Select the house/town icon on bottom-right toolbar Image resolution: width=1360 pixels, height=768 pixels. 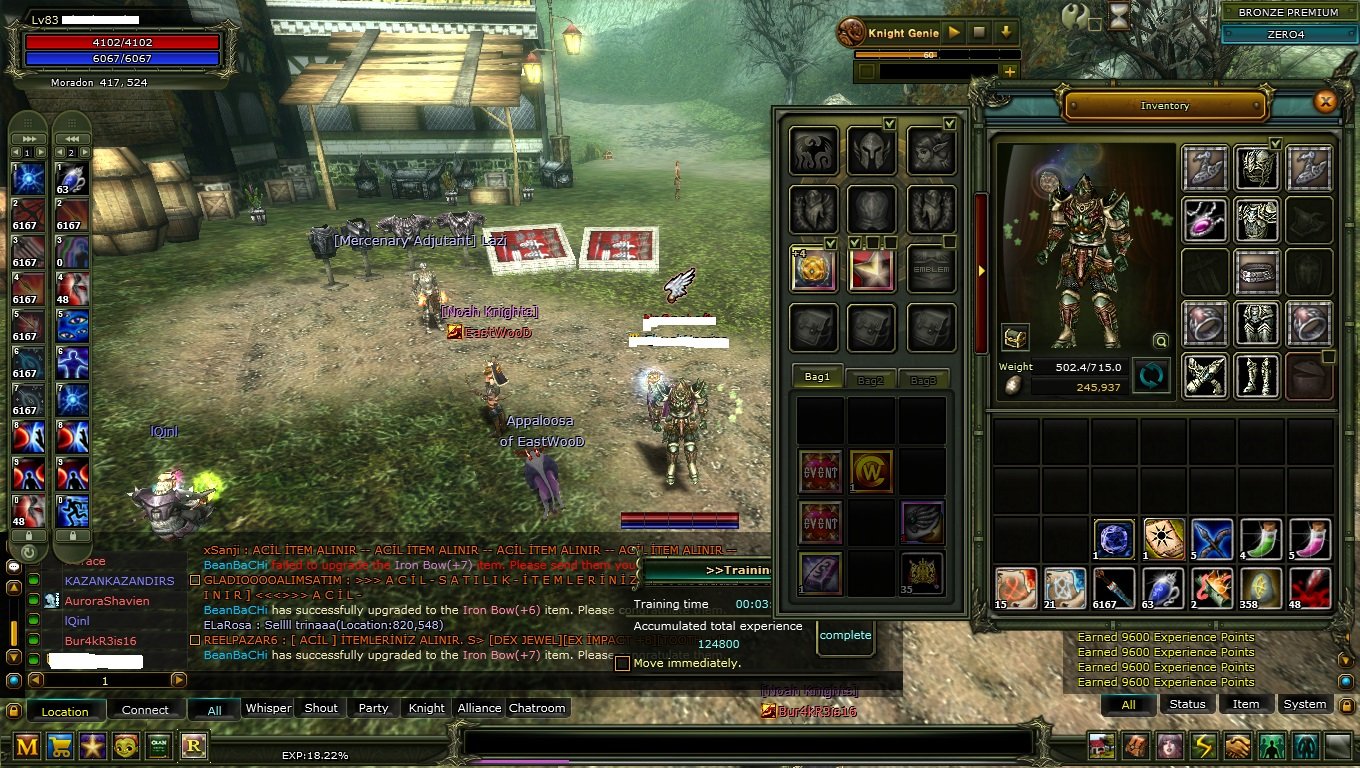point(1101,745)
